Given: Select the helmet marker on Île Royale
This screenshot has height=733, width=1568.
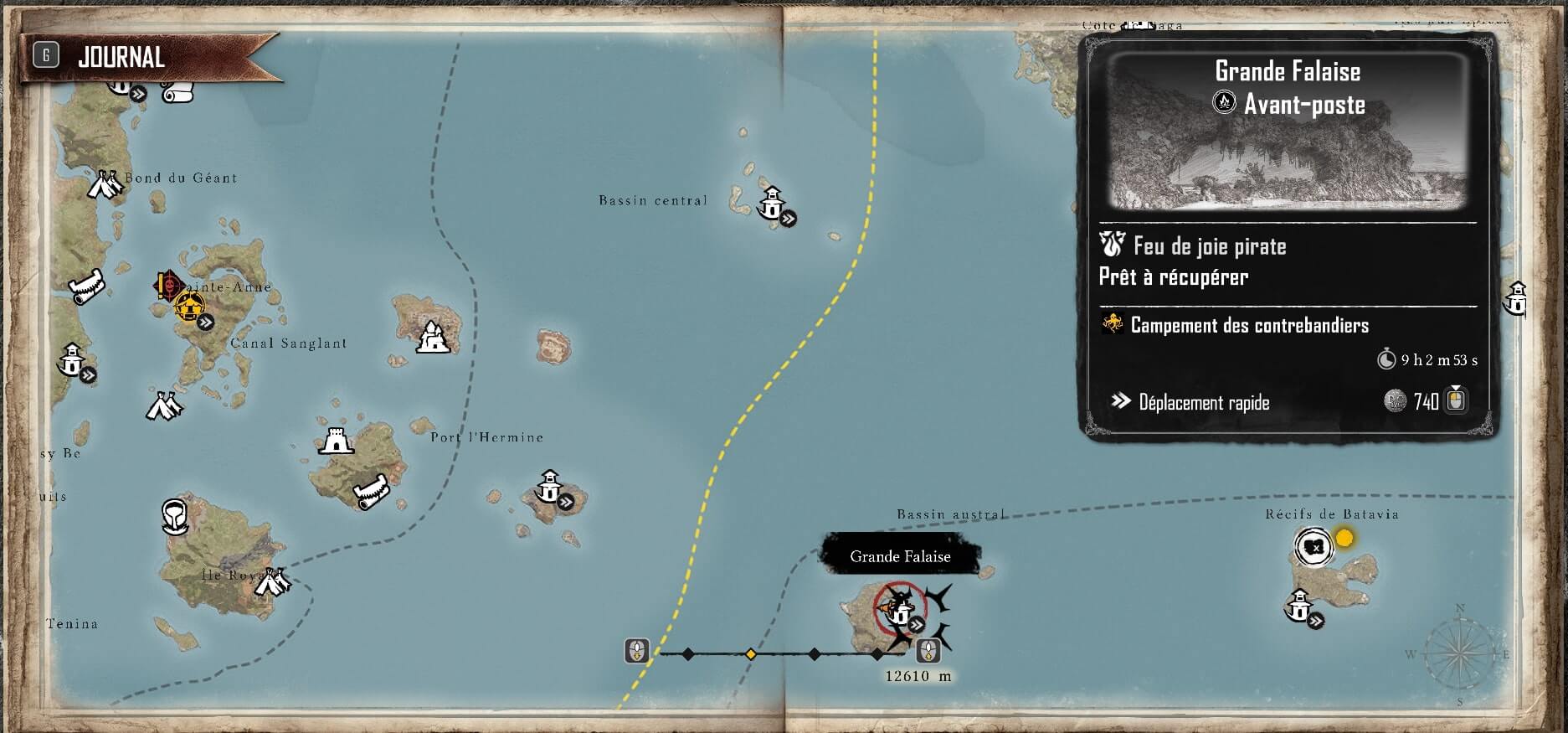Looking at the screenshot, I should pyautogui.click(x=174, y=516).
